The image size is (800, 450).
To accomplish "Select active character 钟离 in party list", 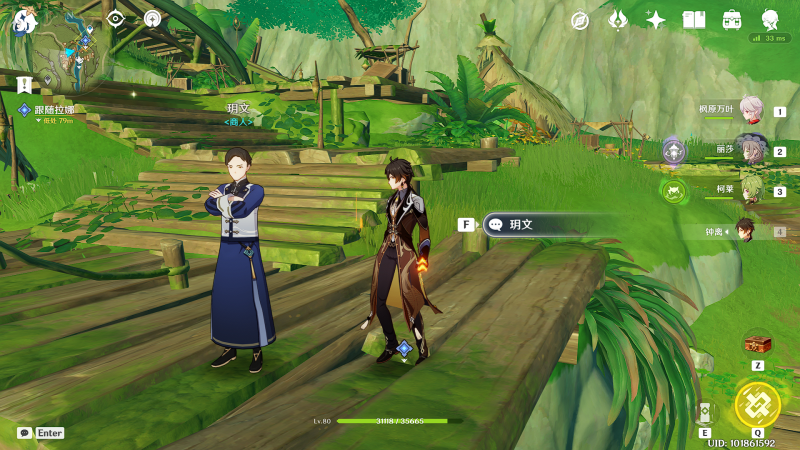I will [746, 231].
